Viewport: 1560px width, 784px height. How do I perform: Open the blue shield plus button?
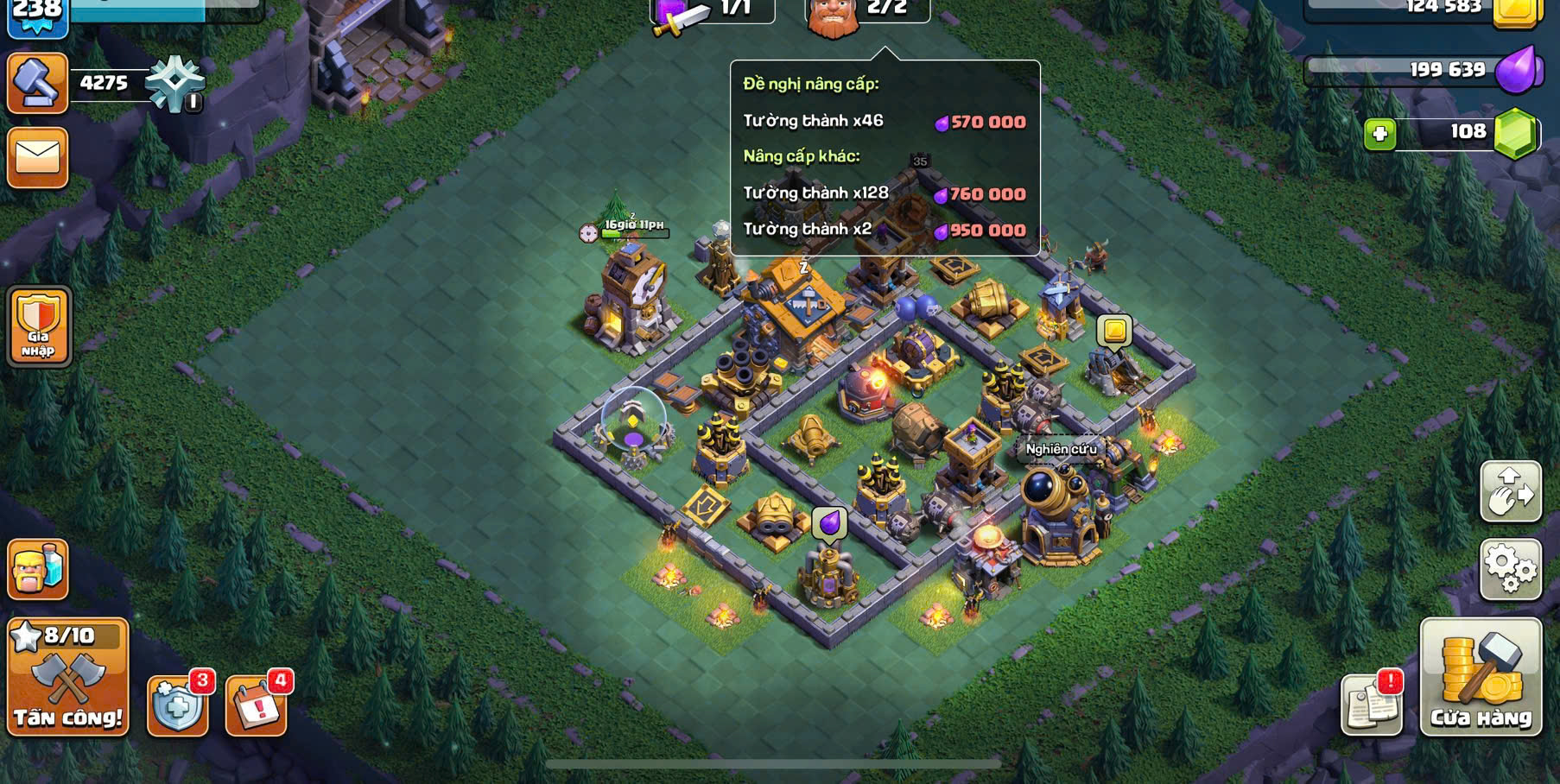coord(178,705)
